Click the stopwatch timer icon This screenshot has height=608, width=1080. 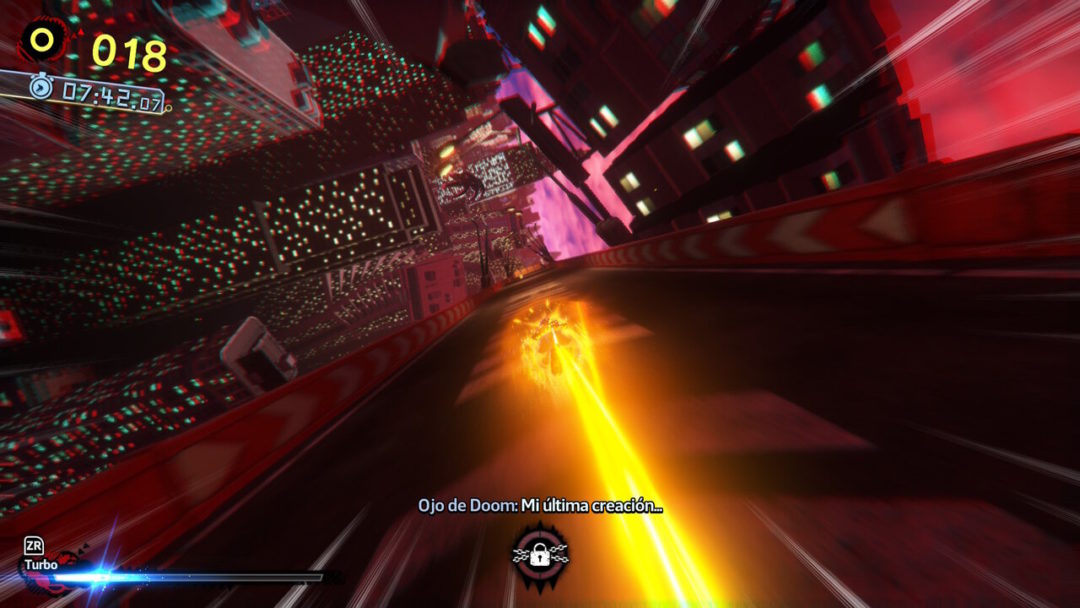pos(40,87)
